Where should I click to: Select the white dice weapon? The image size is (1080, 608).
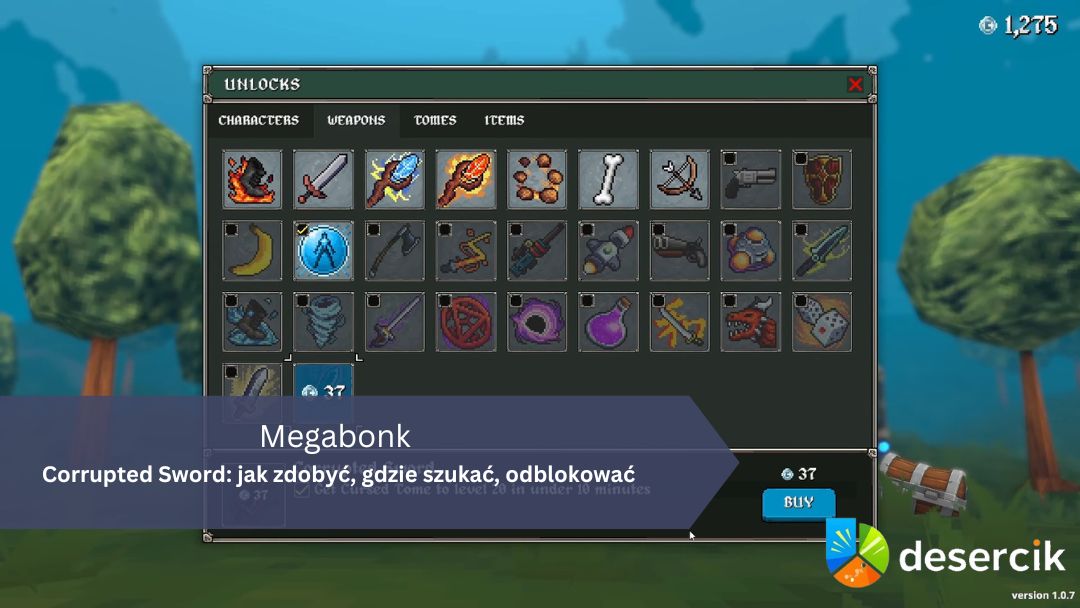822,321
